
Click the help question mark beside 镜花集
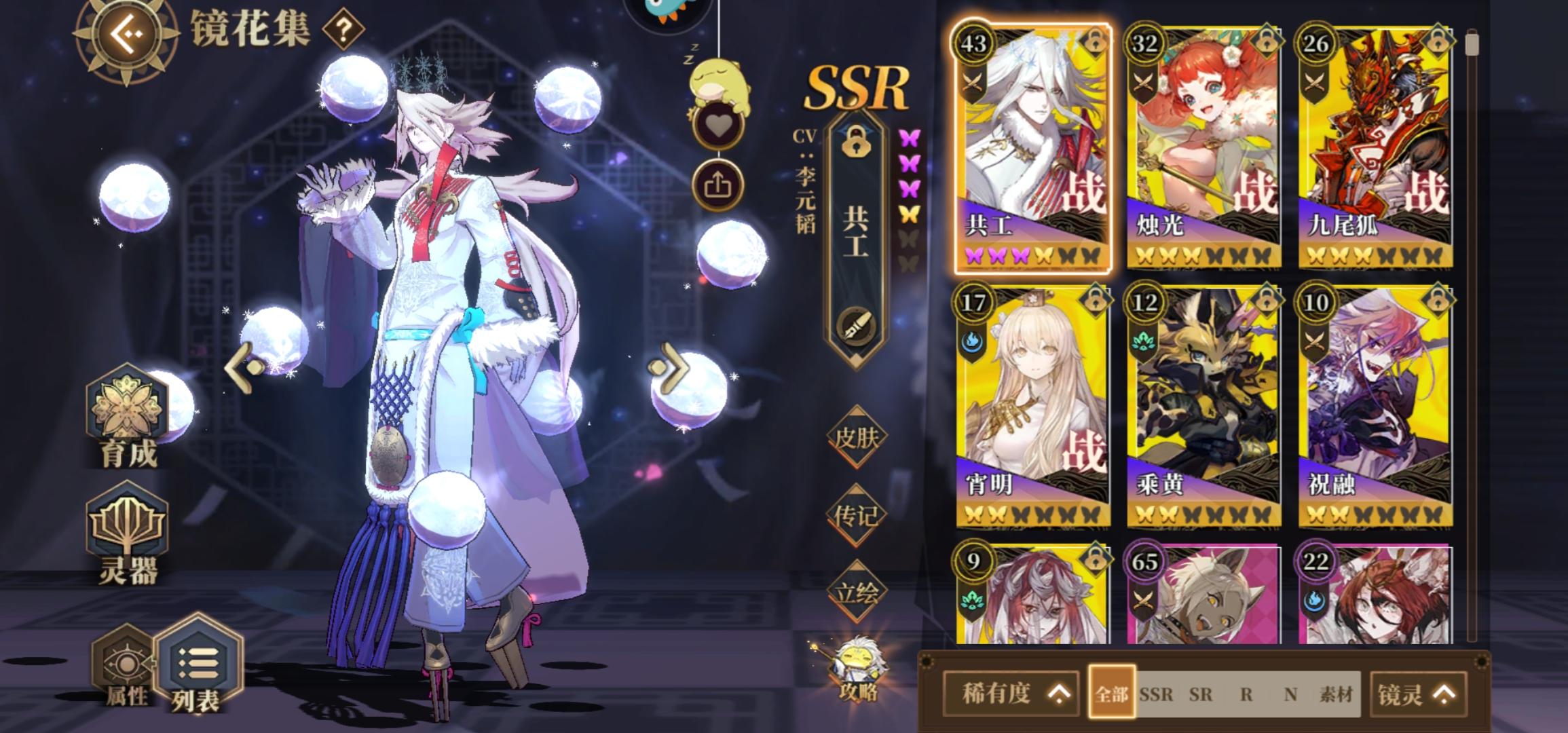pos(343,29)
